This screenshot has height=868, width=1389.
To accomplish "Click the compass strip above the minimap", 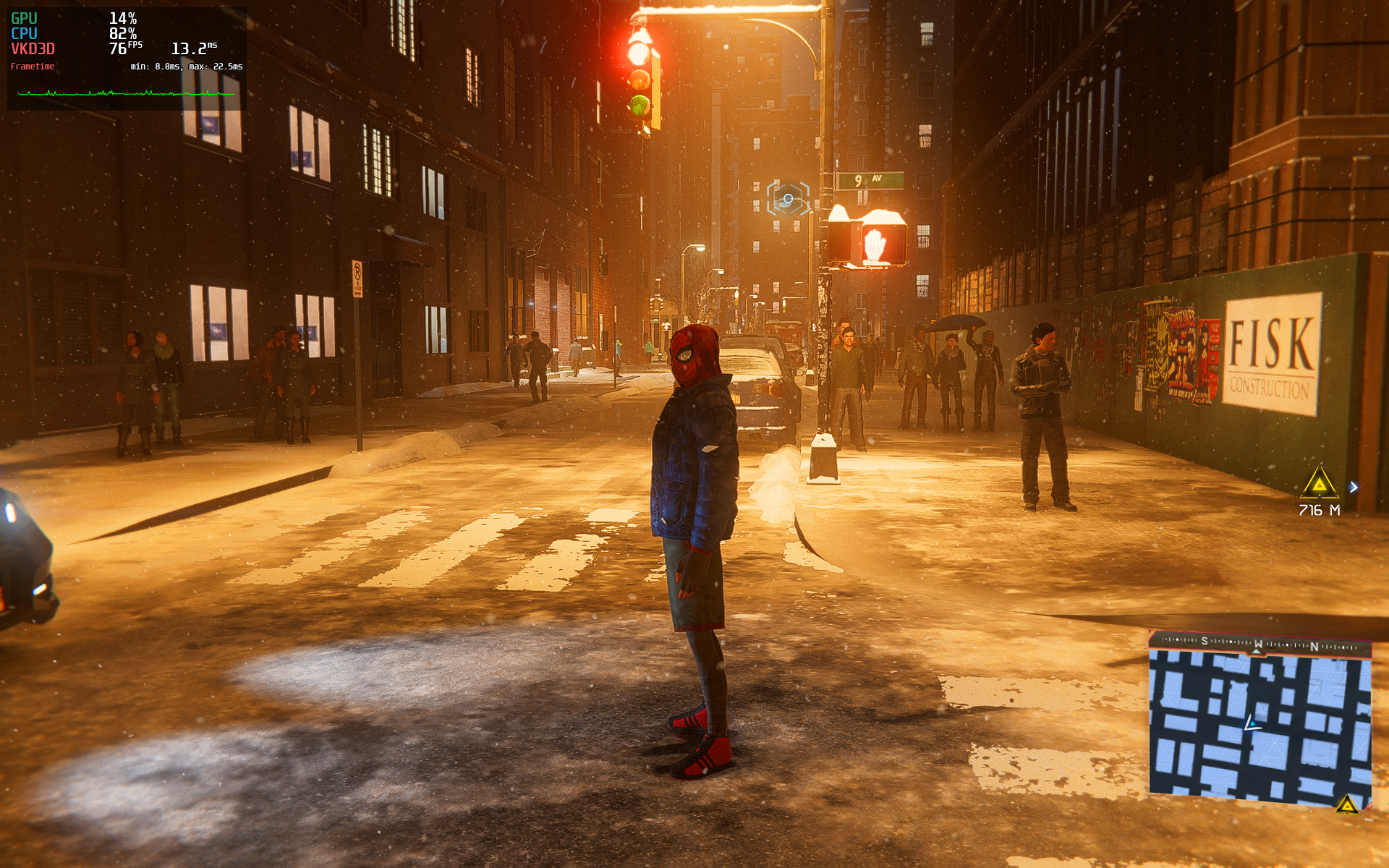I will tap(1259, 643).
